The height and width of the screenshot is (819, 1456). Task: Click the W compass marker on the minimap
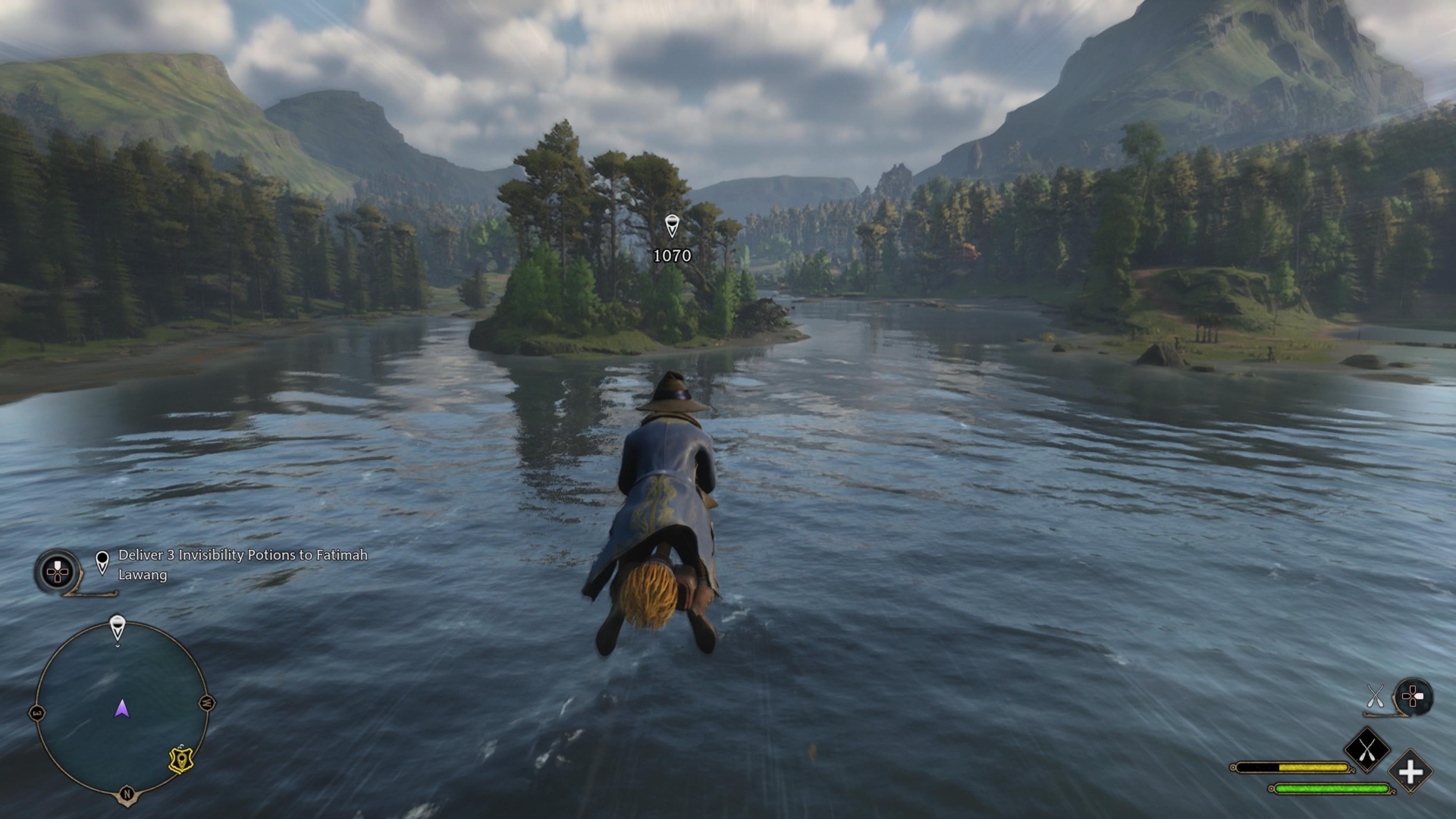point(206,703)
